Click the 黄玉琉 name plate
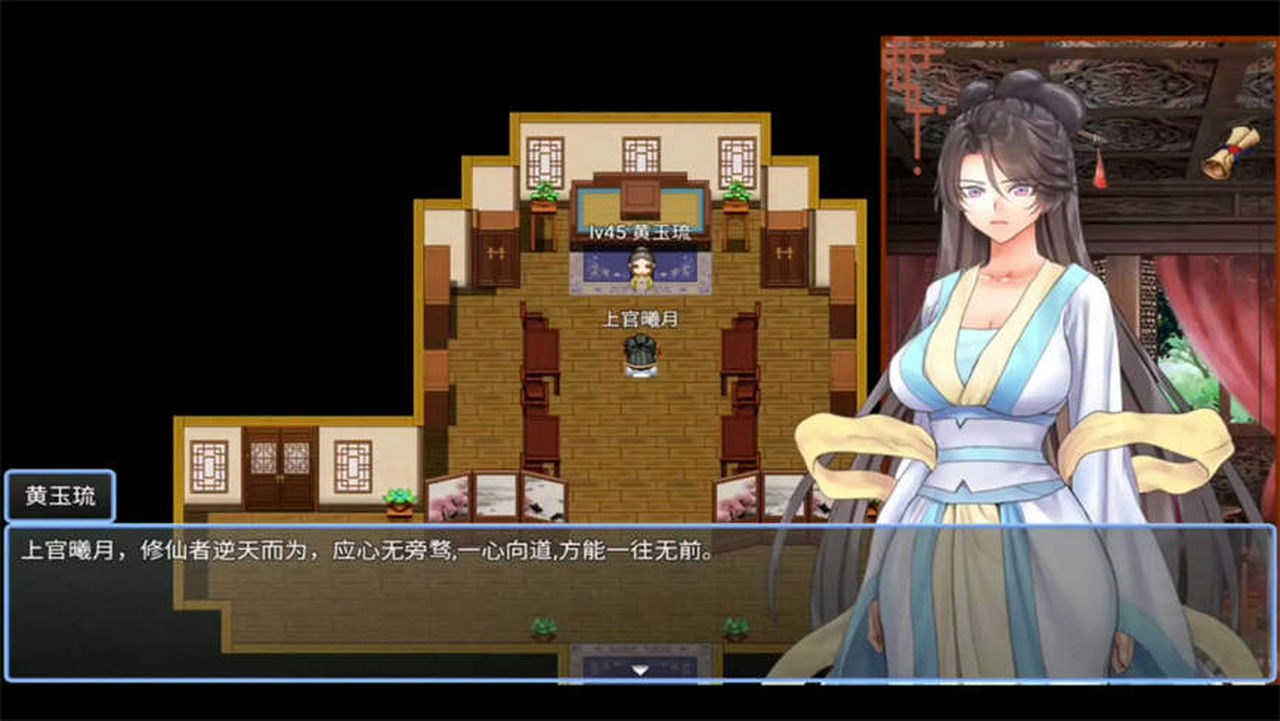The image size is (1280, 721). (x=60, y=496)
